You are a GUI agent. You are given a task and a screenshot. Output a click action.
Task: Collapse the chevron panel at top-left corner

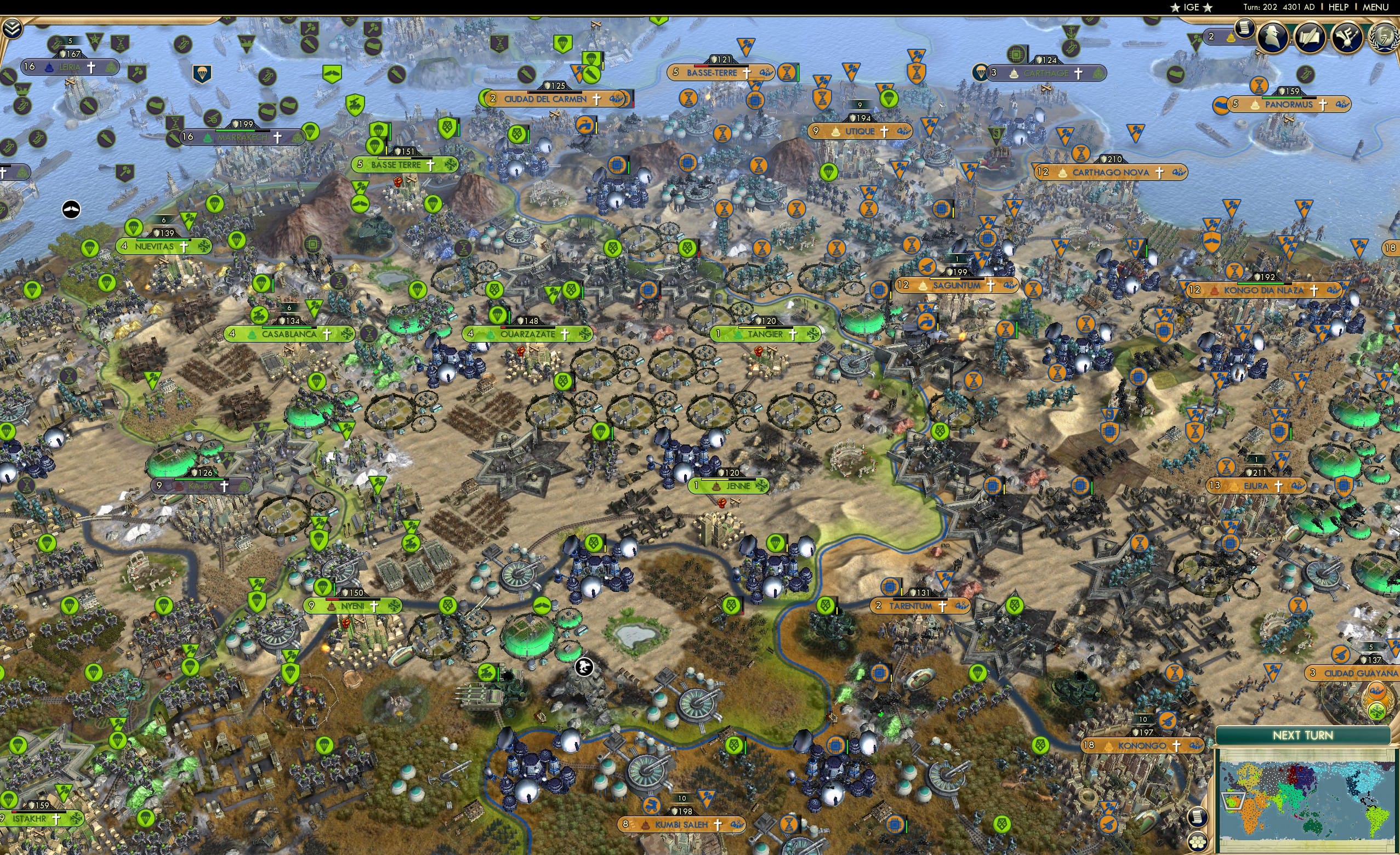tap(12, 30)
